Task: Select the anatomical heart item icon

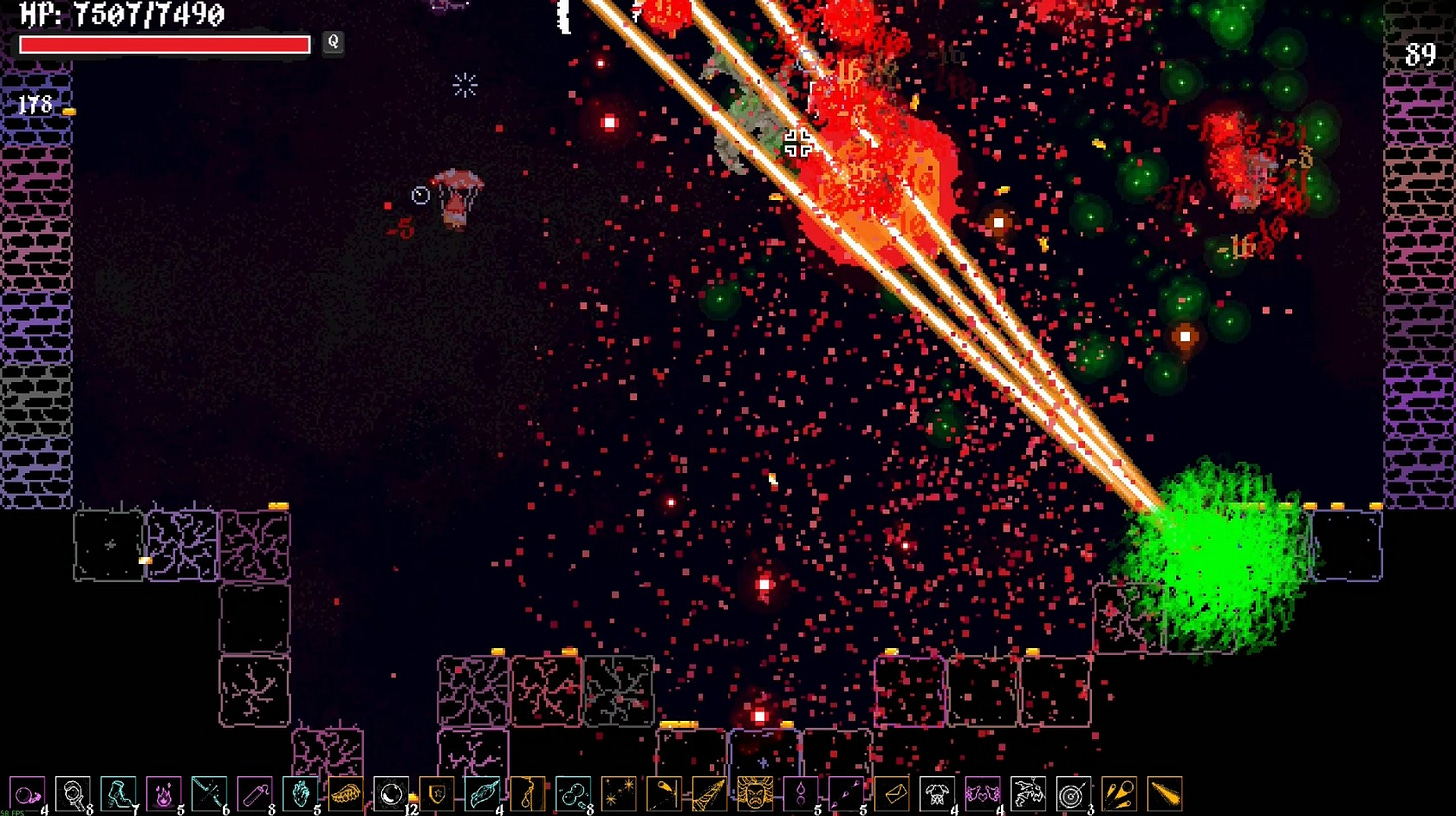Action: click(x=300, y=794)
